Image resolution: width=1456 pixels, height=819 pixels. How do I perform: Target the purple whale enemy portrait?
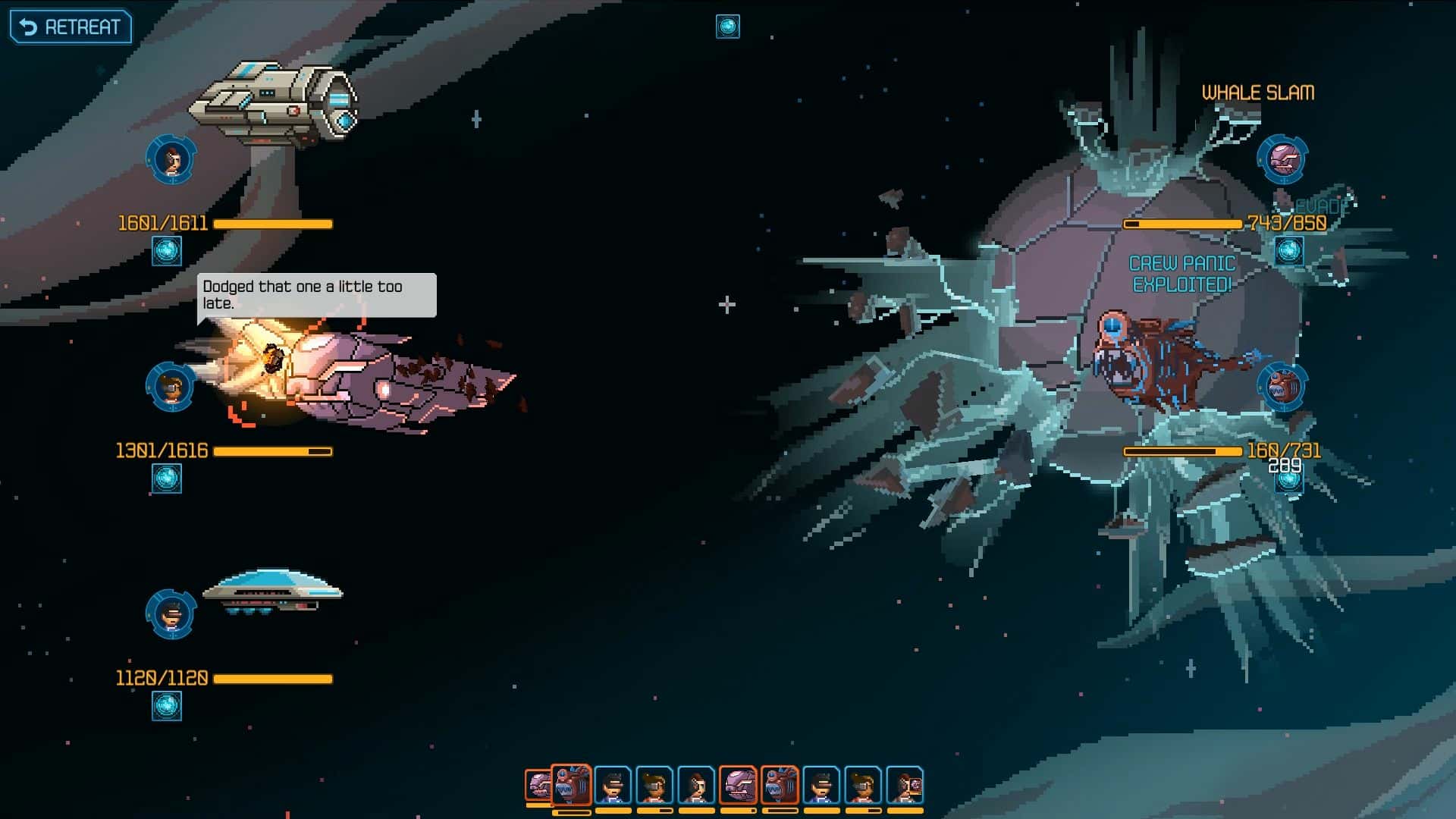click(1282, 159)
